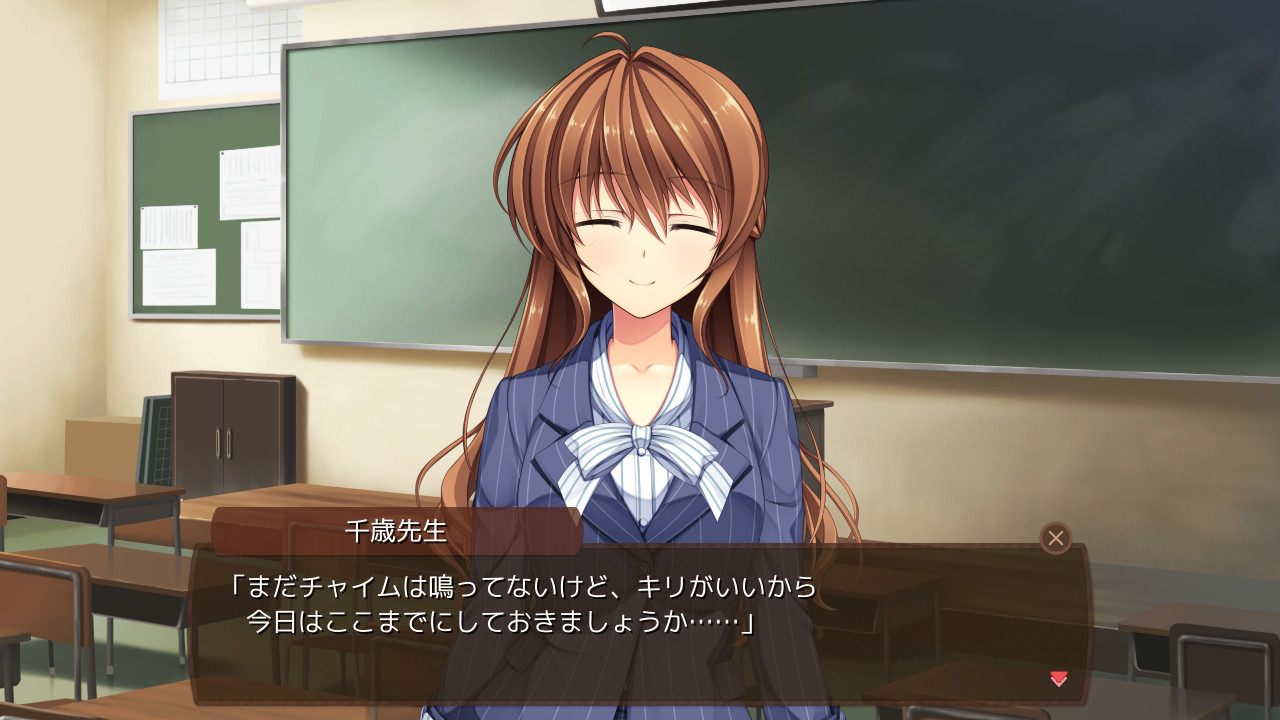Click the circular × button above the dialogue box
This screenshot has height=720, width=1280.
(1055, 538)
